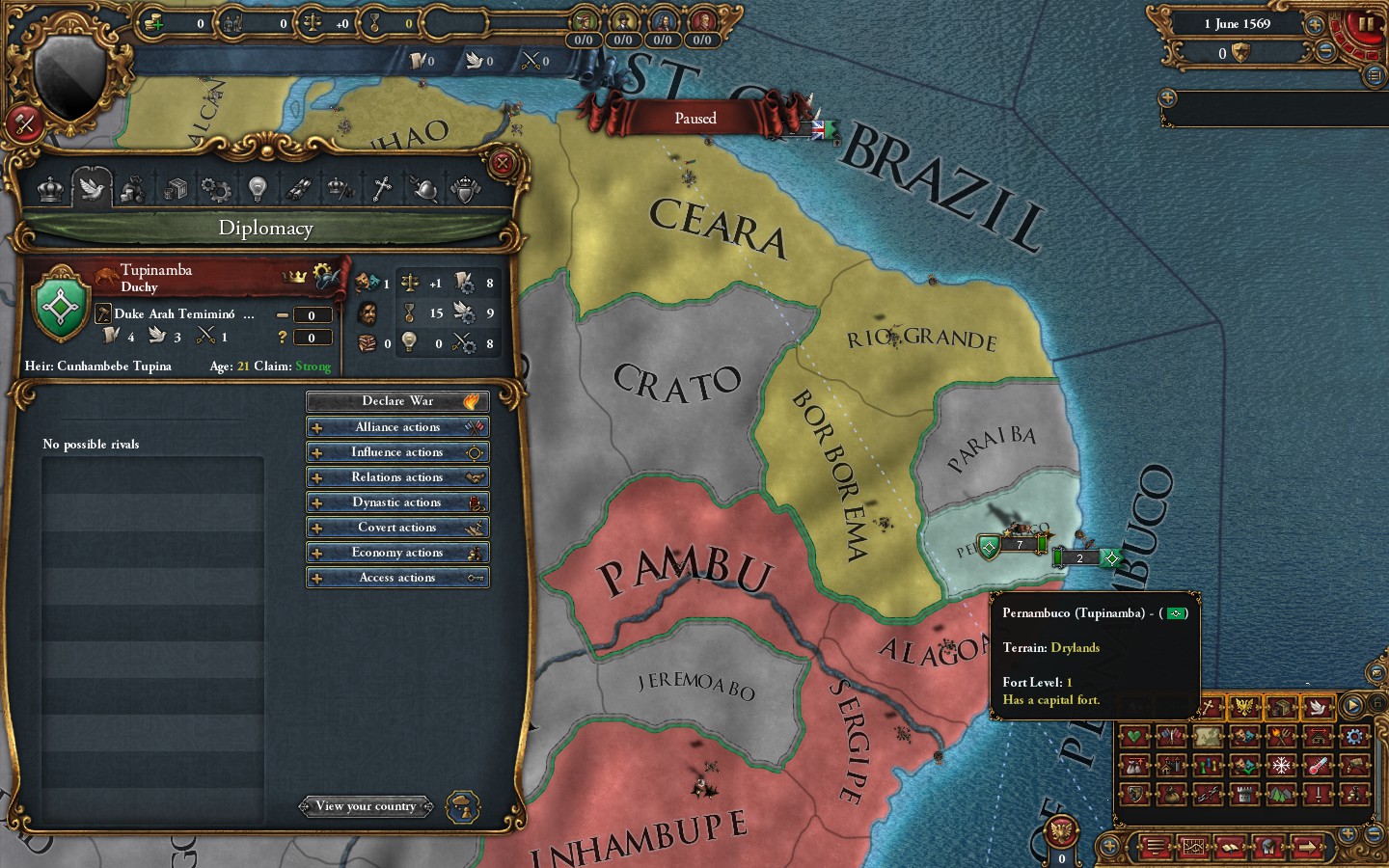Viewport: 1389px width, 868px height.
Task: Switch to the Economy tab with the moneybag icon
Action: coord(133,188)
